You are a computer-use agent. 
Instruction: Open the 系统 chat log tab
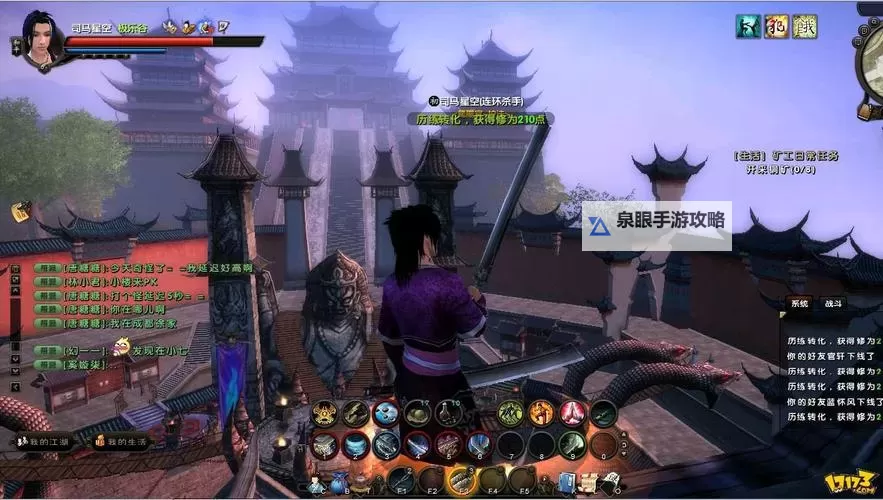pos(799,303)
